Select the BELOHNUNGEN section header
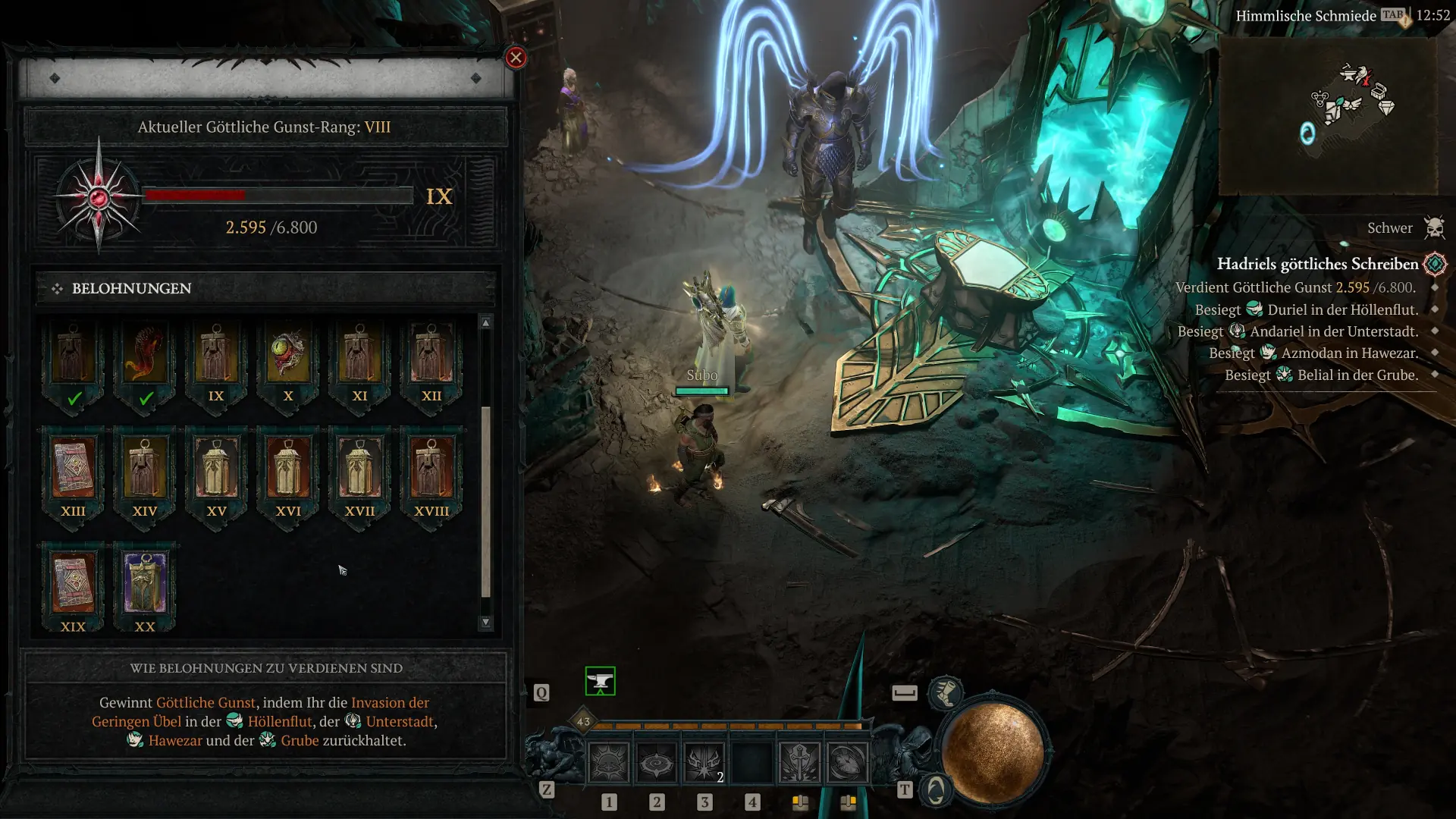The image size is (1456, 819). point(130,288)
